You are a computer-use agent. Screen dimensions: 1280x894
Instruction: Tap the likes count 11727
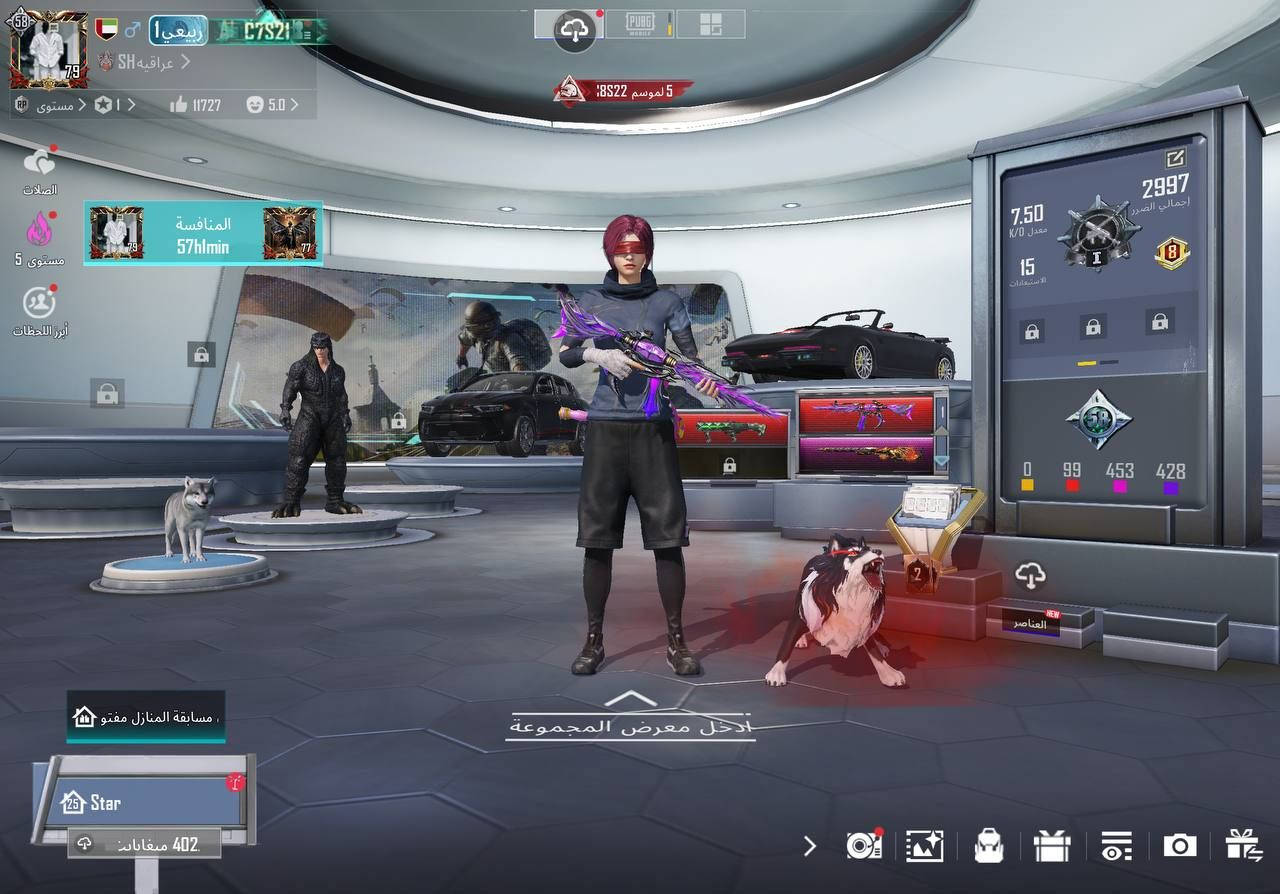coord(196,104)
